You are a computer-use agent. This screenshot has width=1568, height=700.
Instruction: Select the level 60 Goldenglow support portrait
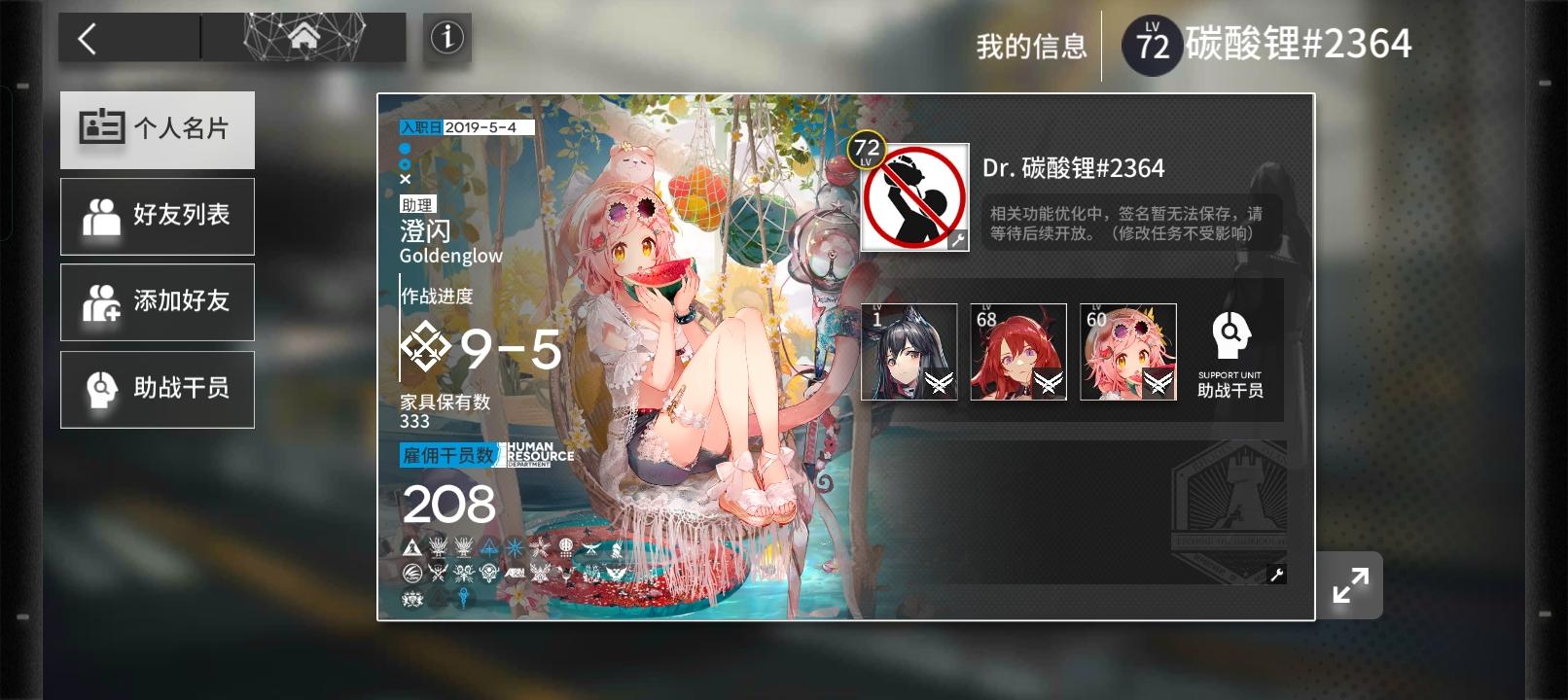[1127, 352]
